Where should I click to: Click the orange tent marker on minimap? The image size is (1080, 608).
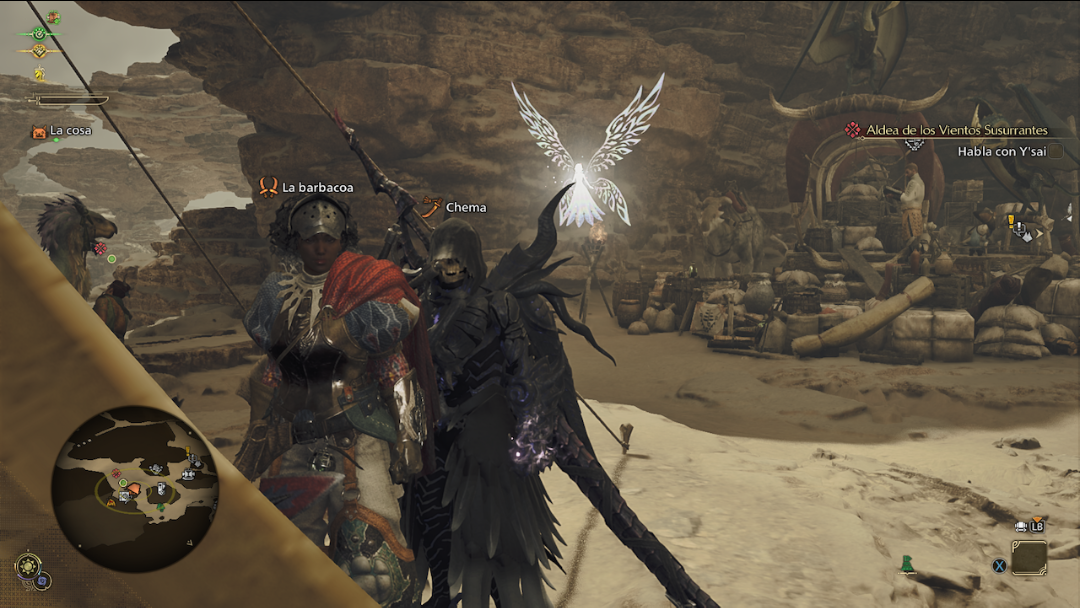[x=133, y=489]
